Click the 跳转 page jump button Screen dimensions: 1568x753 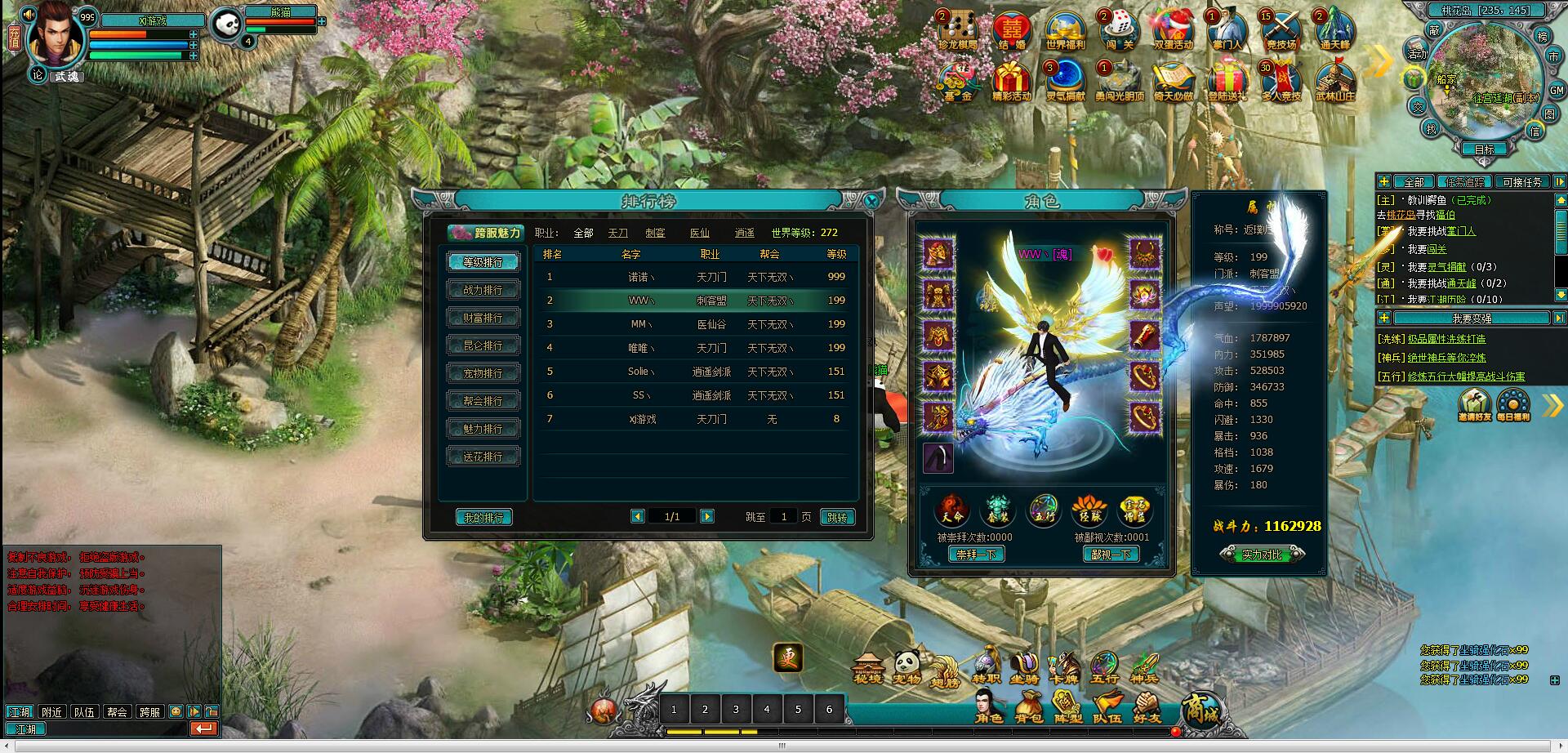pos(837,518)
